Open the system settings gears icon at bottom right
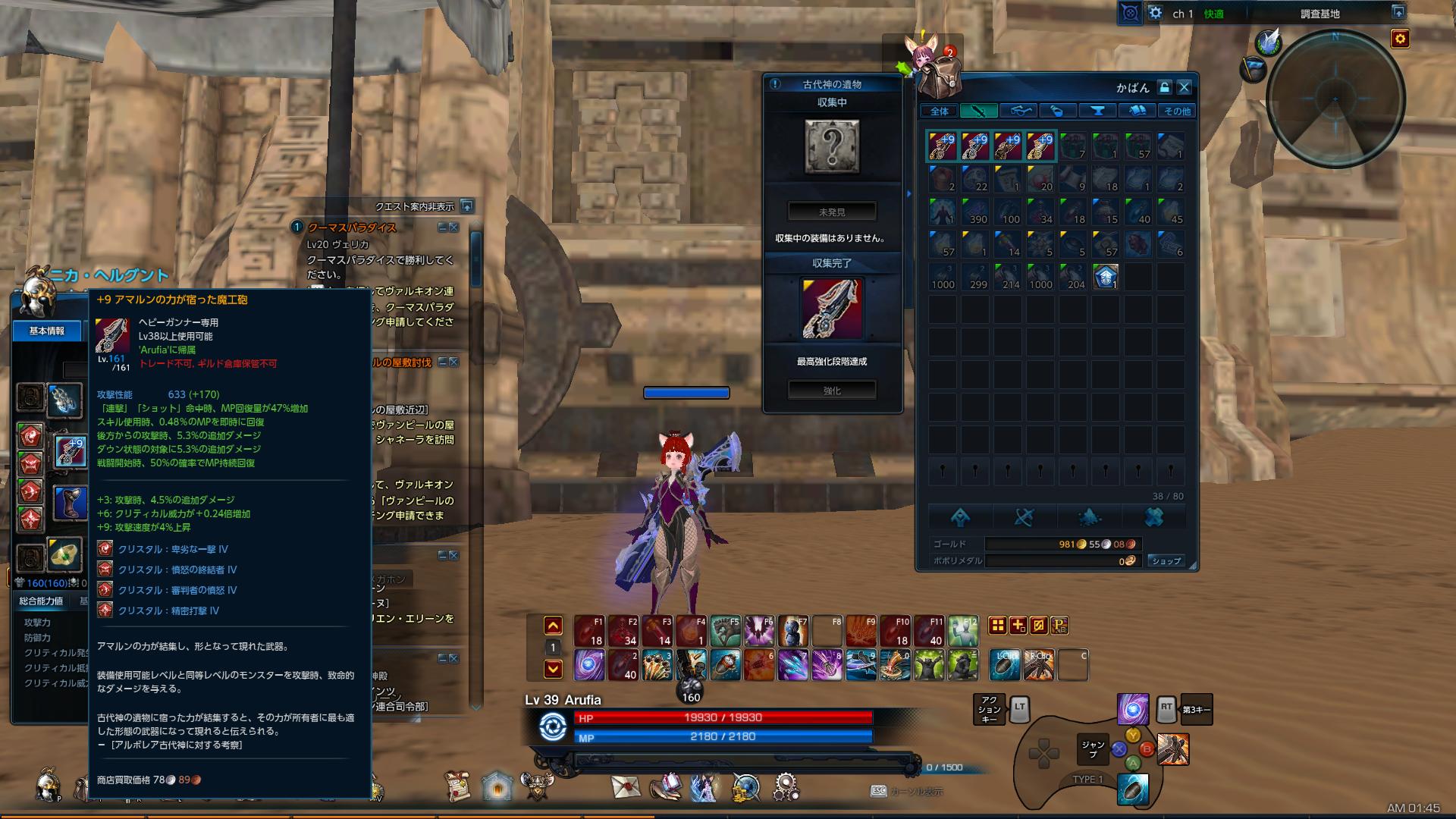Screen dimensions: 1456x819 coord(785,786)
